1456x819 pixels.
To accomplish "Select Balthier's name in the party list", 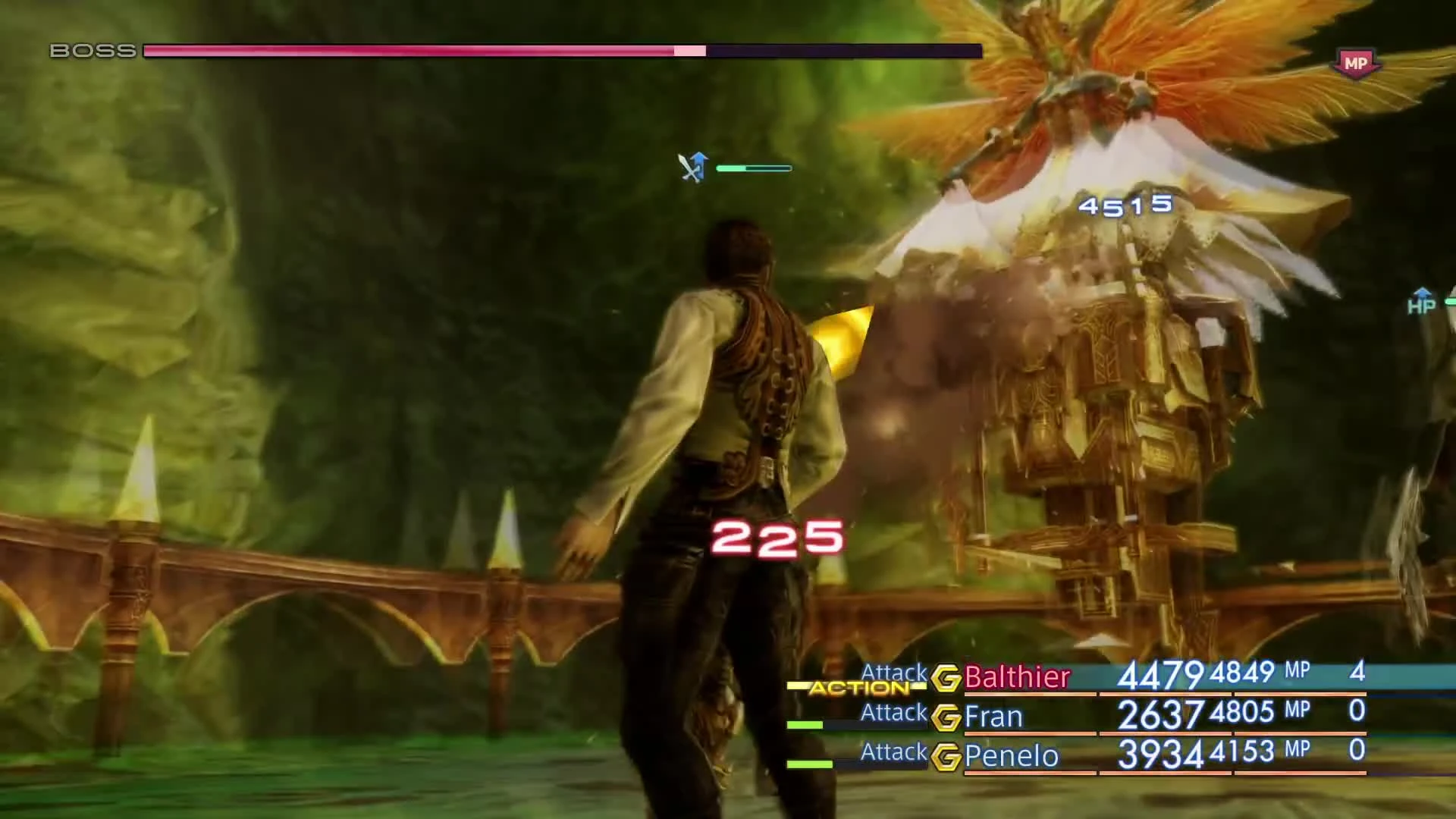I will coord(1016,677).
